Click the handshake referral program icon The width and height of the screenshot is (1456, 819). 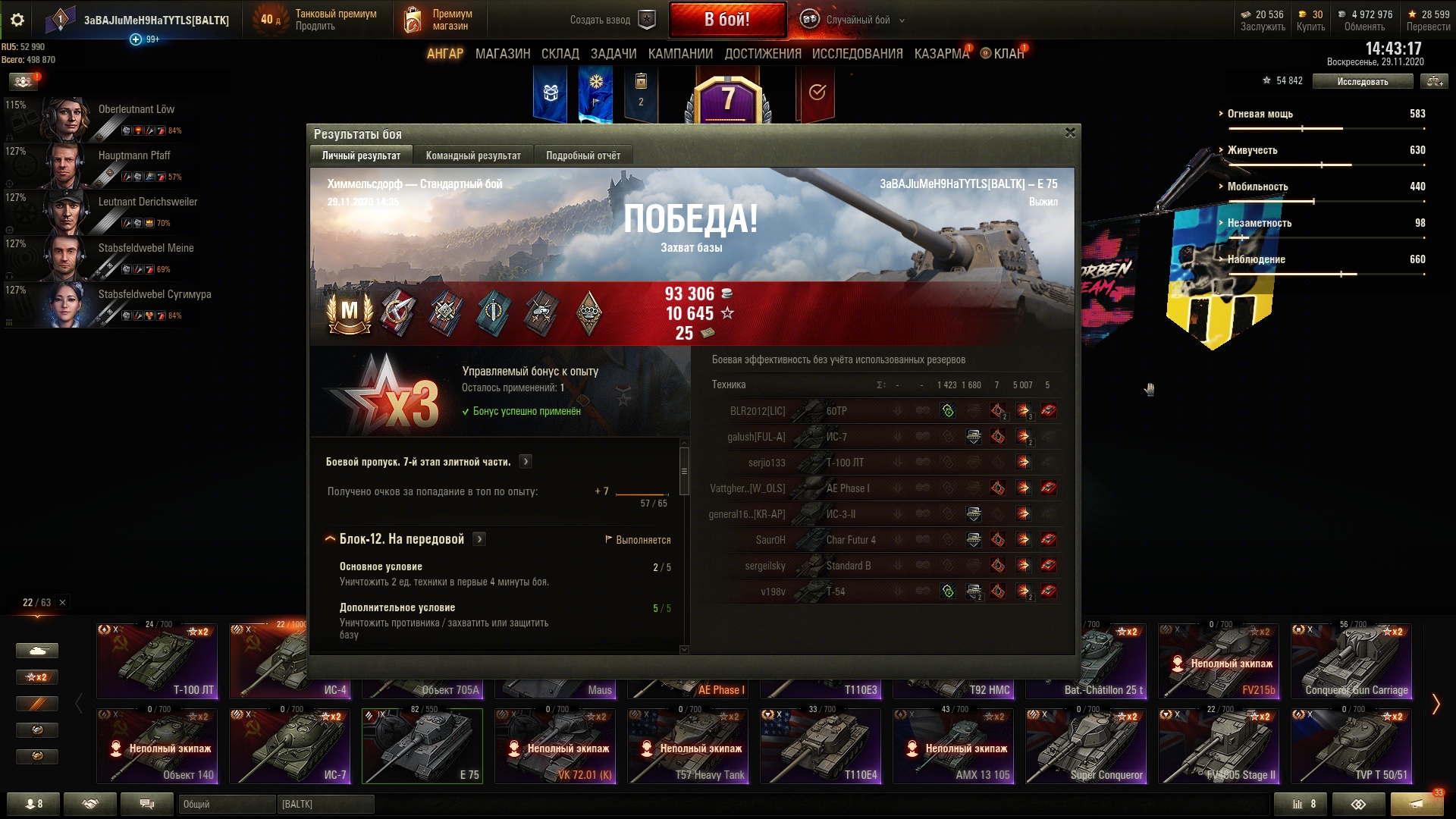point(91,804)
